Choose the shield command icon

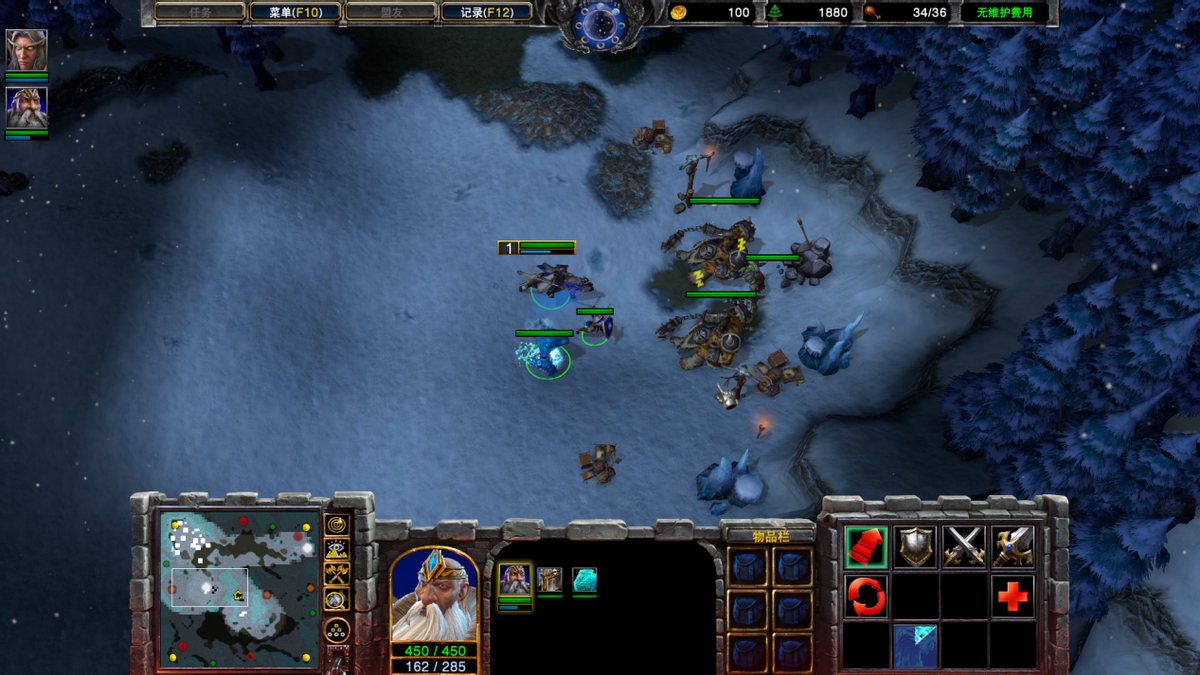coord(915,547)
